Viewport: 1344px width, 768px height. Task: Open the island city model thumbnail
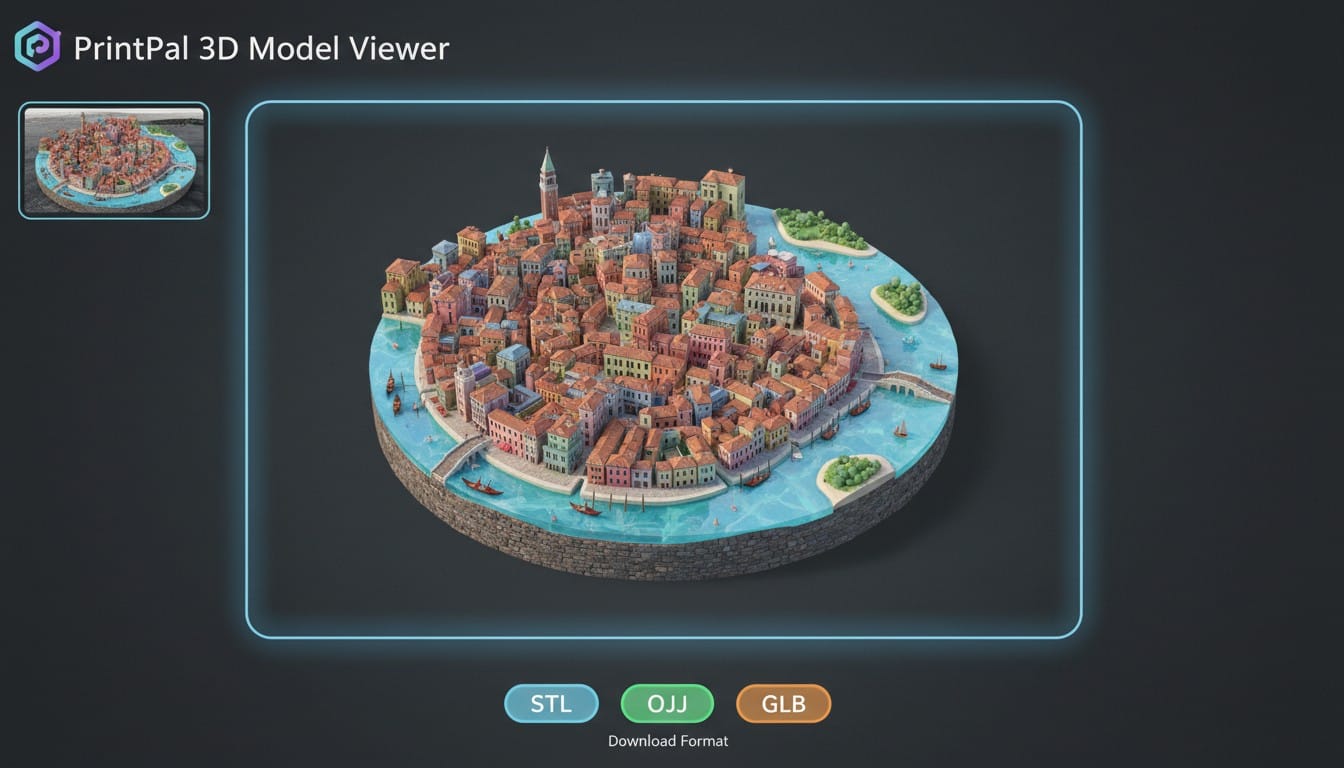(114, 160)
